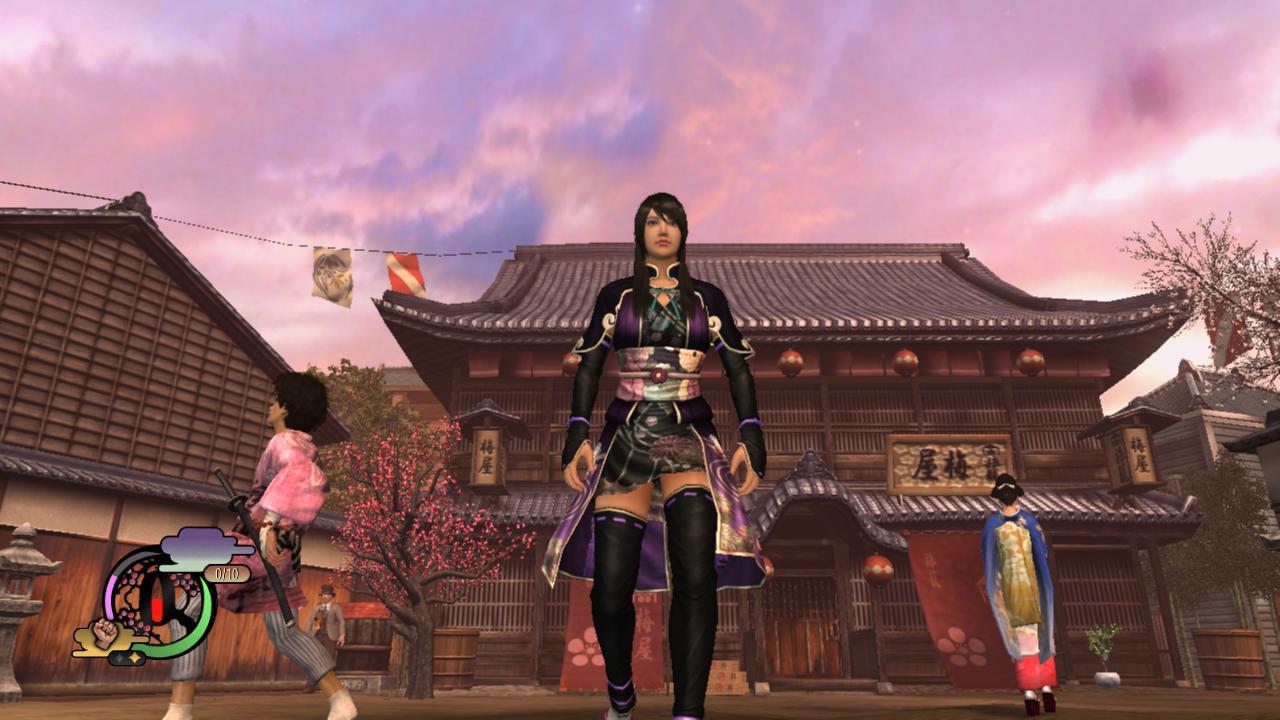1280x720 pixels.
Task: Click the 0/10 durability counter badge
Action: 227,573
